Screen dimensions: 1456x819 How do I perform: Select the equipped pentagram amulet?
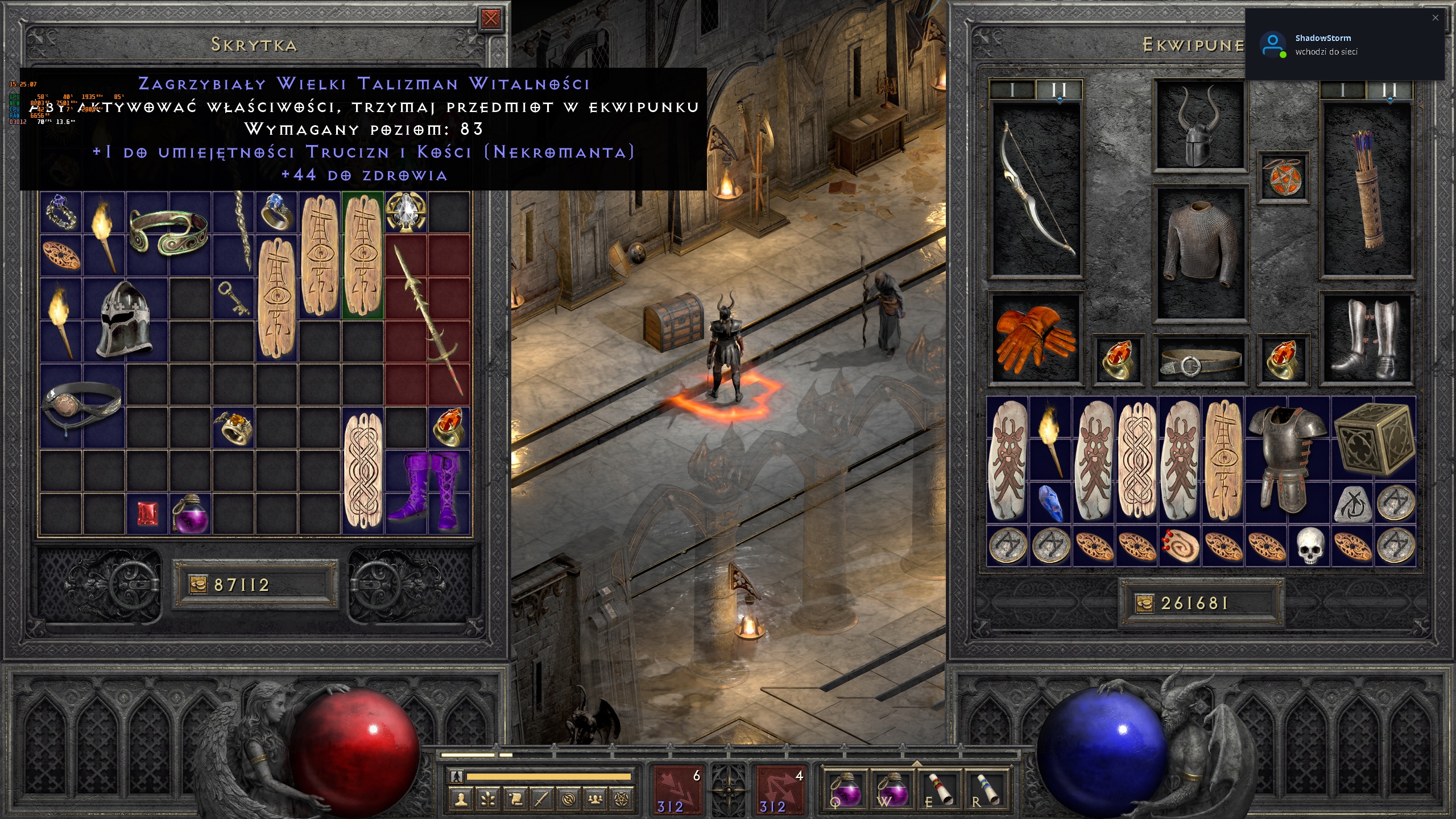1283,177
